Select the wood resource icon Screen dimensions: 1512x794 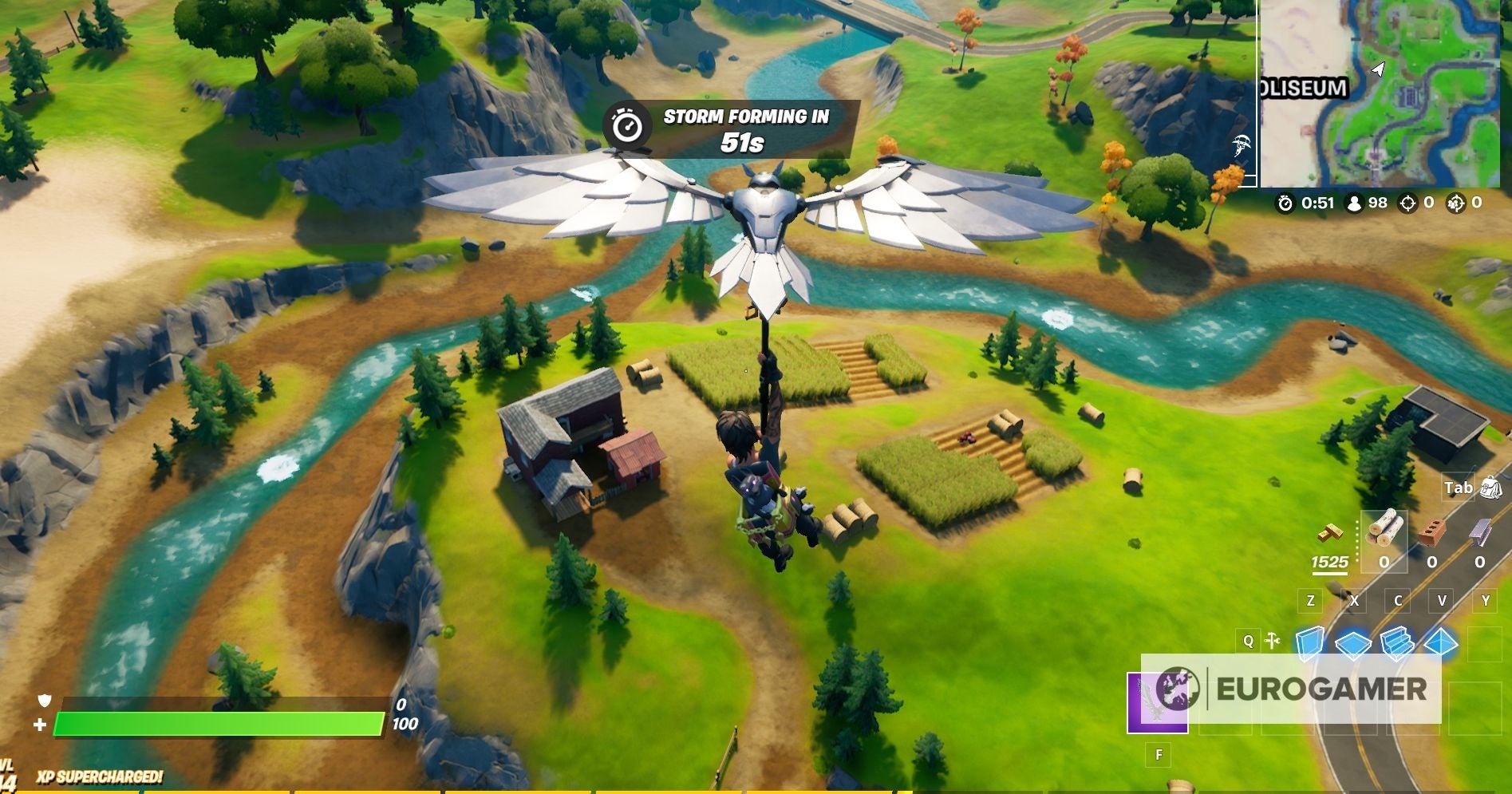1384,529
